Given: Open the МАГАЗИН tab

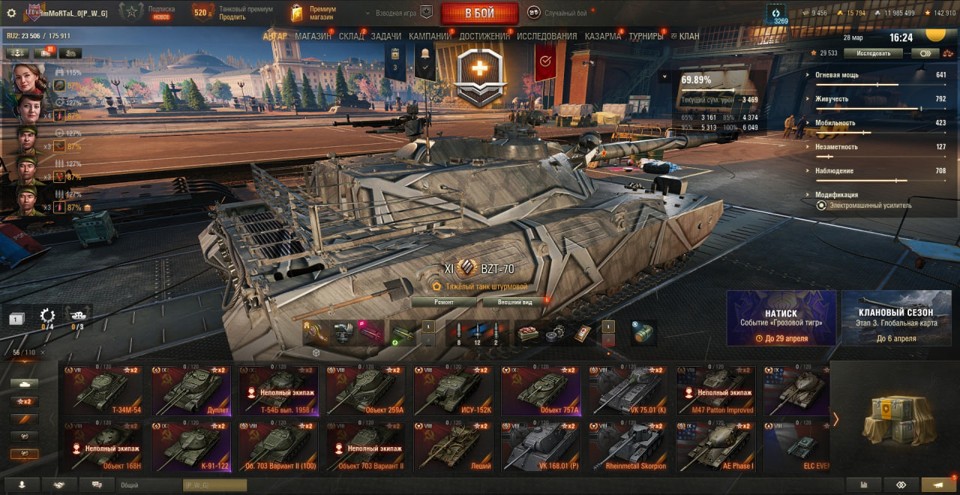Looking at the screenshot, I should tap(313, 36).
